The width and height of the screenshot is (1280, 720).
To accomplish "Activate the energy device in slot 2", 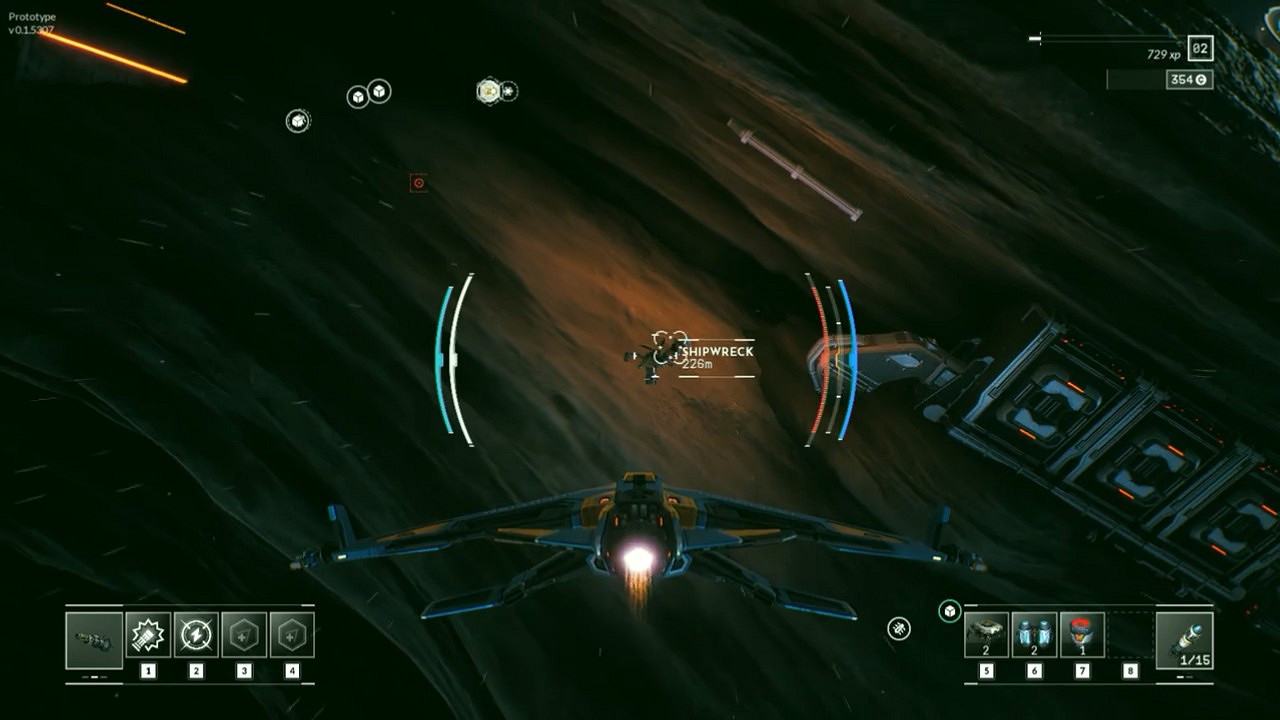I will click(x=197, y=634).
